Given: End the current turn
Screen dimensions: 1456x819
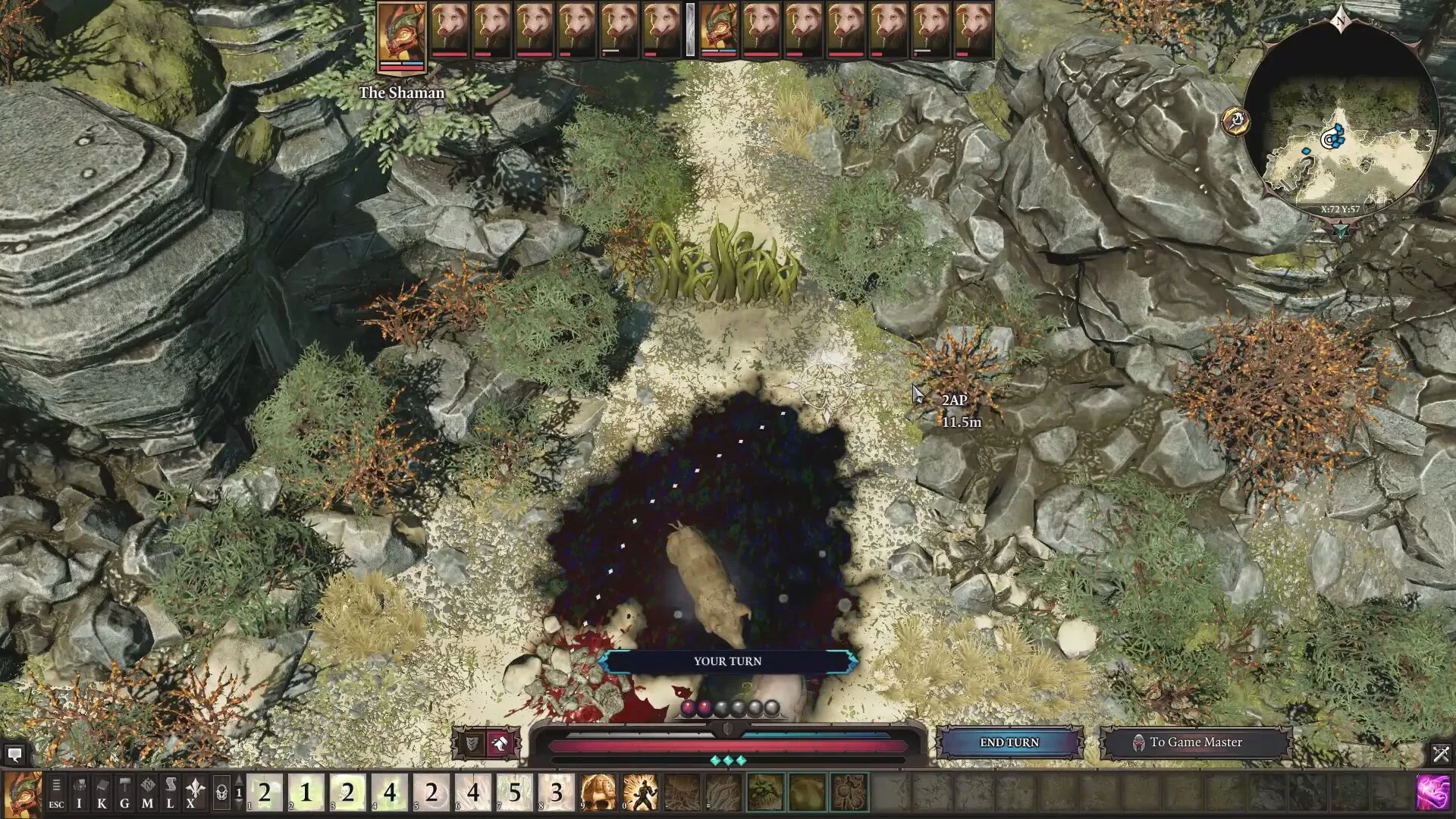Looking at the screenshot, I should (x=1009, y=742).
